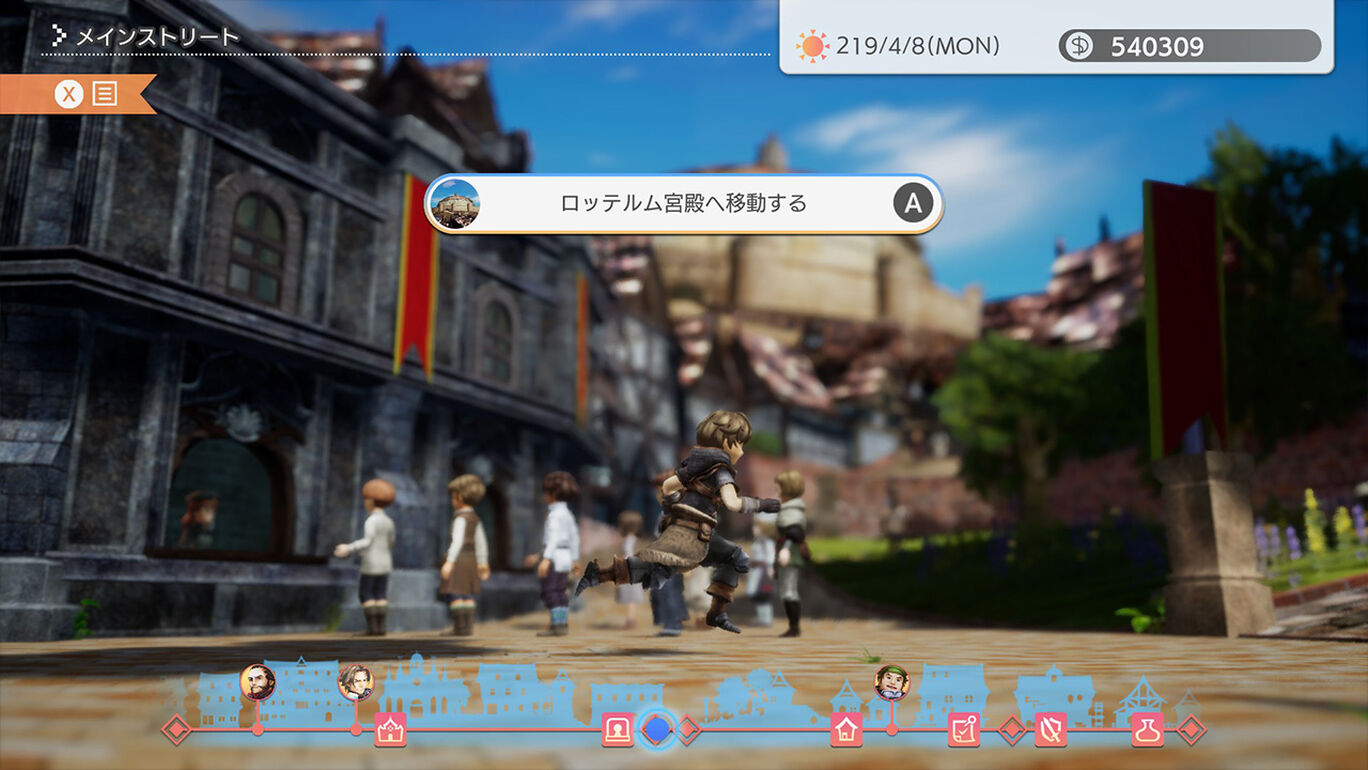Jump to the leftmost diamond street endpoint
This screenshot has height=770, width=1368.
[x=177, y=730]
